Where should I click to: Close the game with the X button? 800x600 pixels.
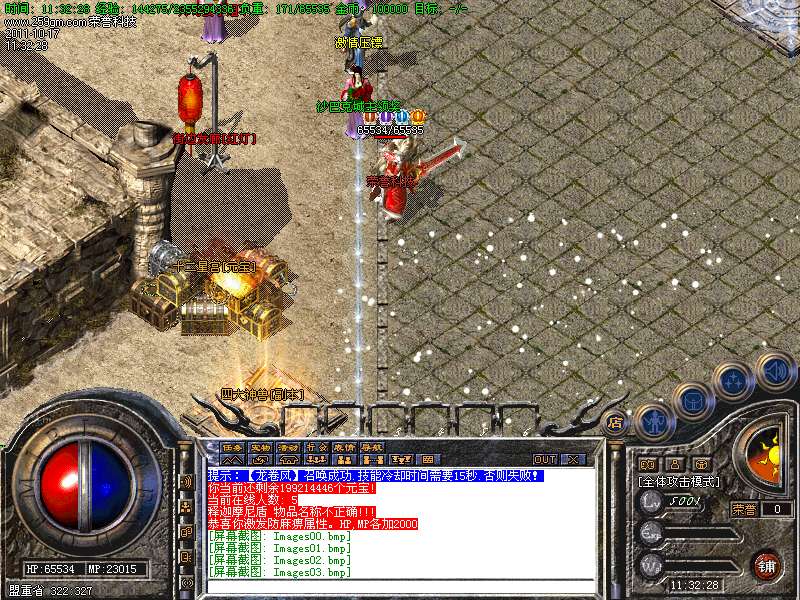click(572, 460)
